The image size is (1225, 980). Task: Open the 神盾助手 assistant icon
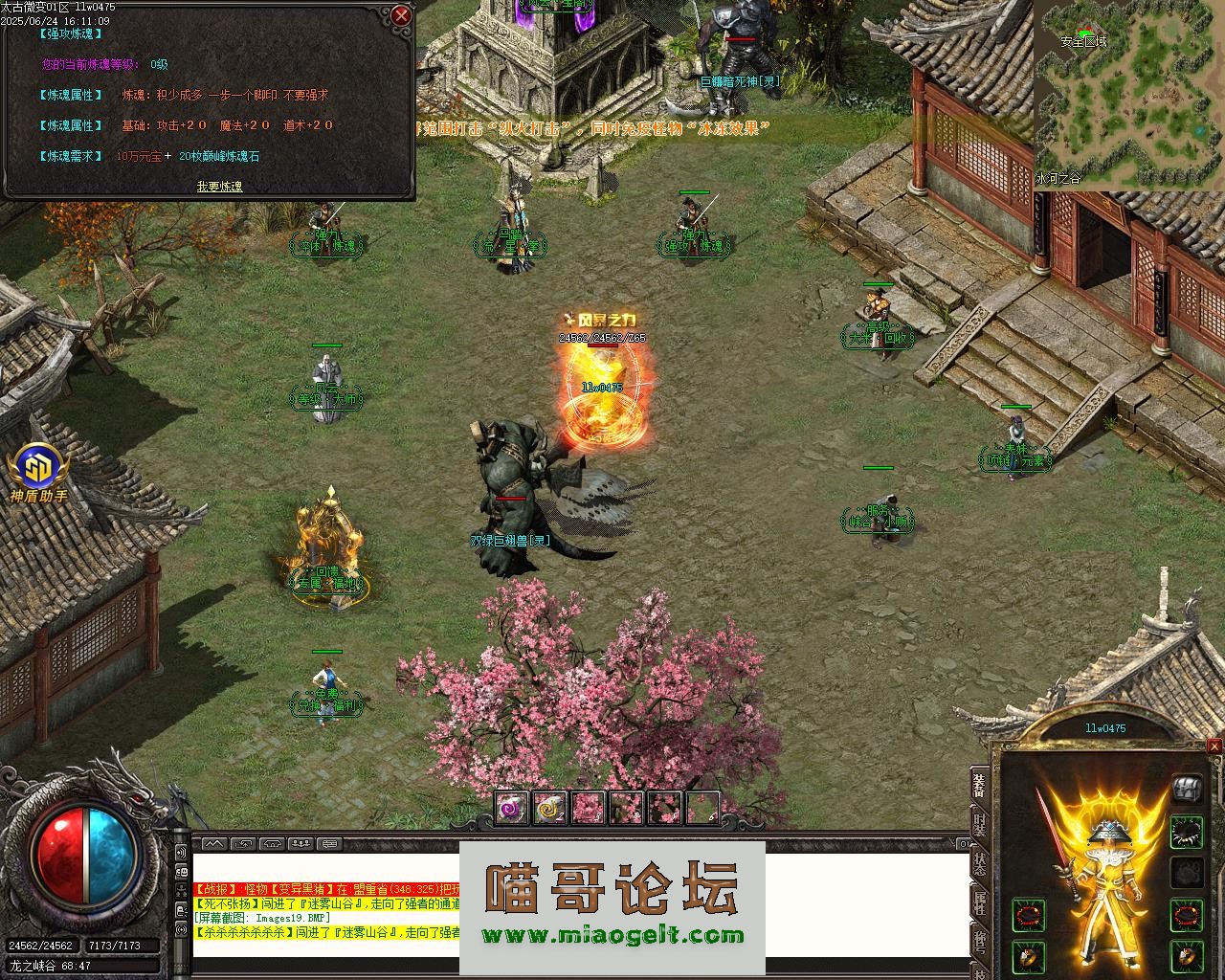38,469
